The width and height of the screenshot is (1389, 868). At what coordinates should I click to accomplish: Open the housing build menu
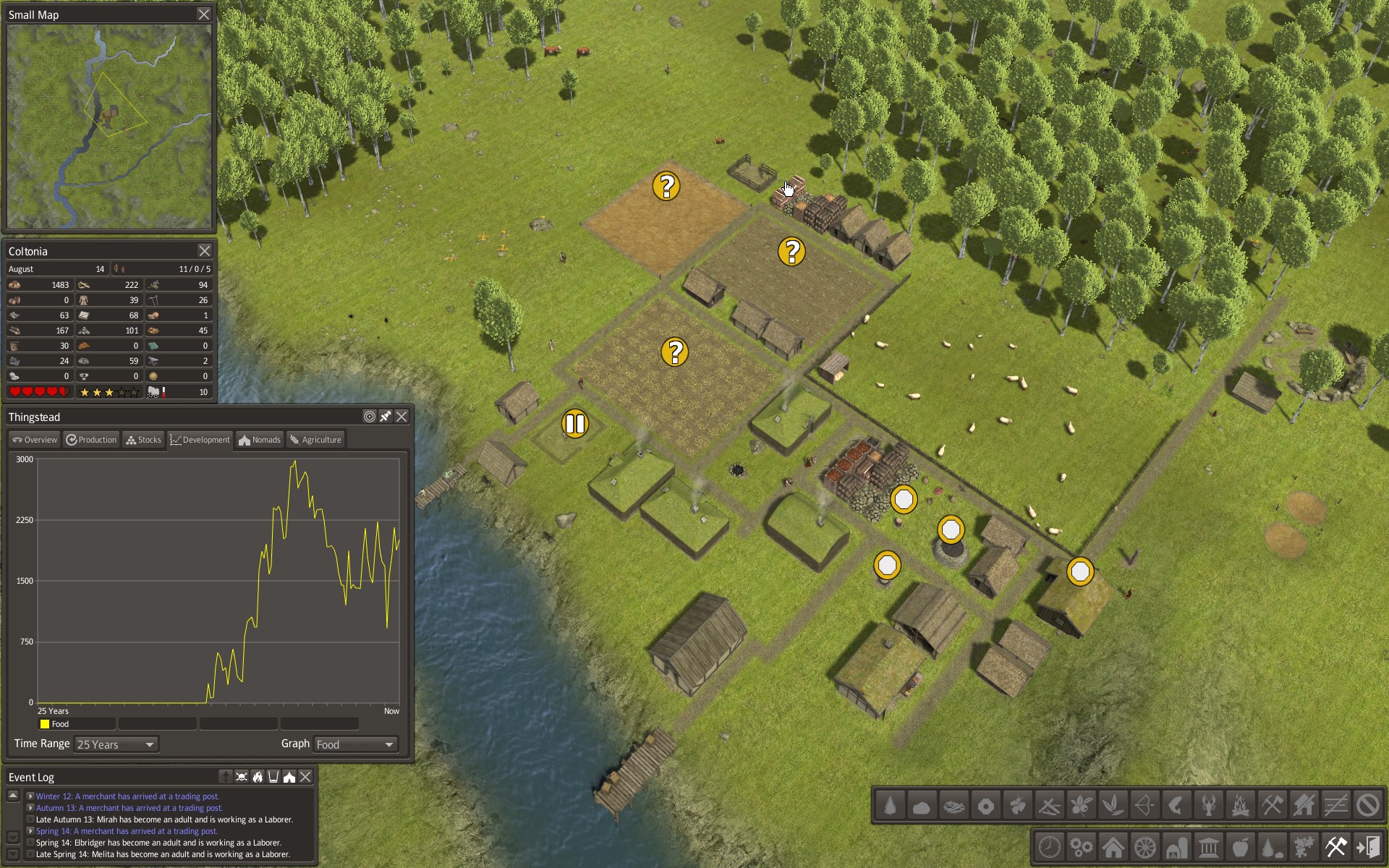[1113, 846]
